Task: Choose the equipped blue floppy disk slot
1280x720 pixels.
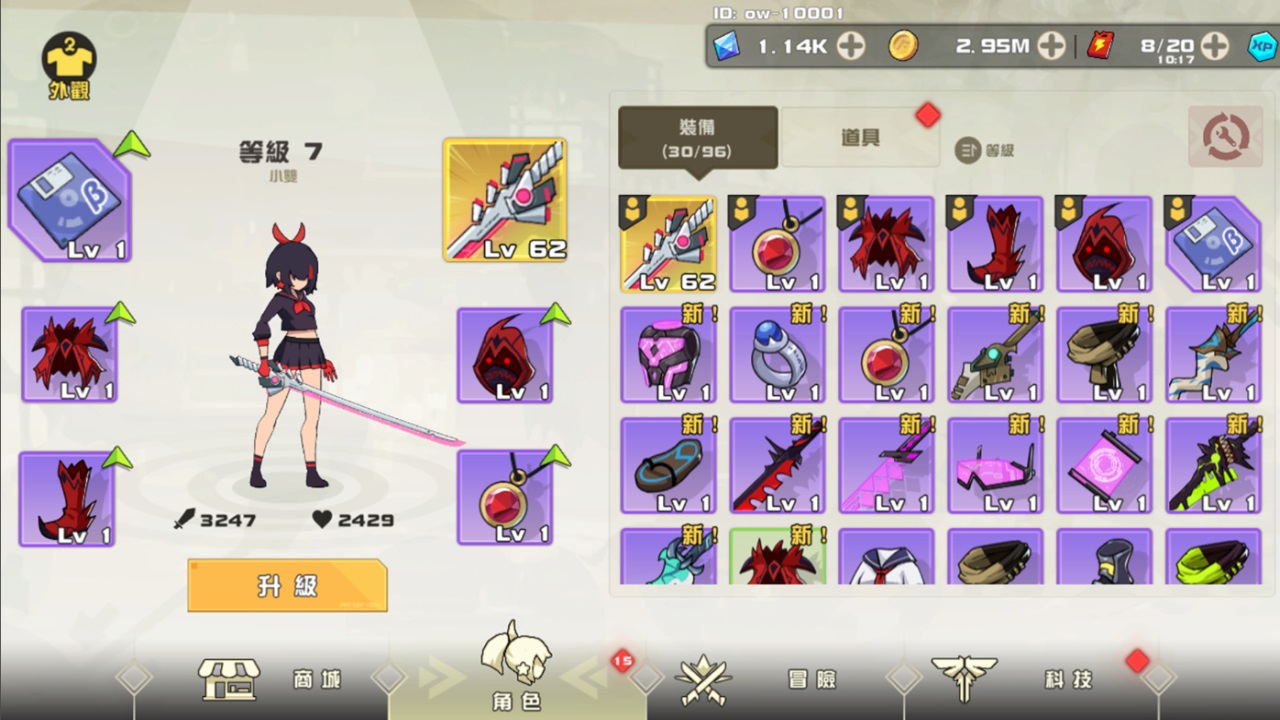Action: pyautogui.click(x=70, y=201)
